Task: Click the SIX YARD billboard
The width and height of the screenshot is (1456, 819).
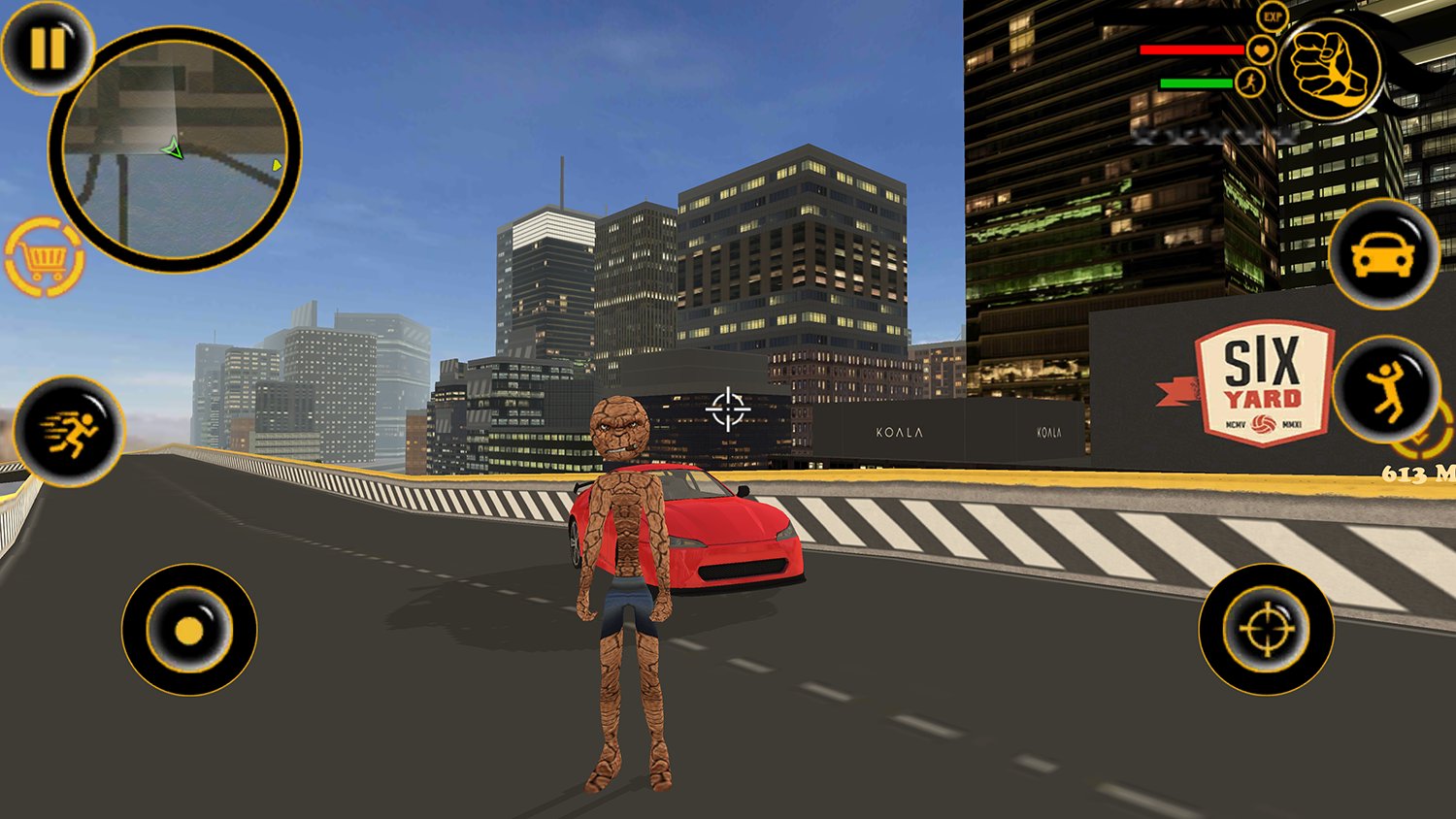Action: tap(1265, 378)
